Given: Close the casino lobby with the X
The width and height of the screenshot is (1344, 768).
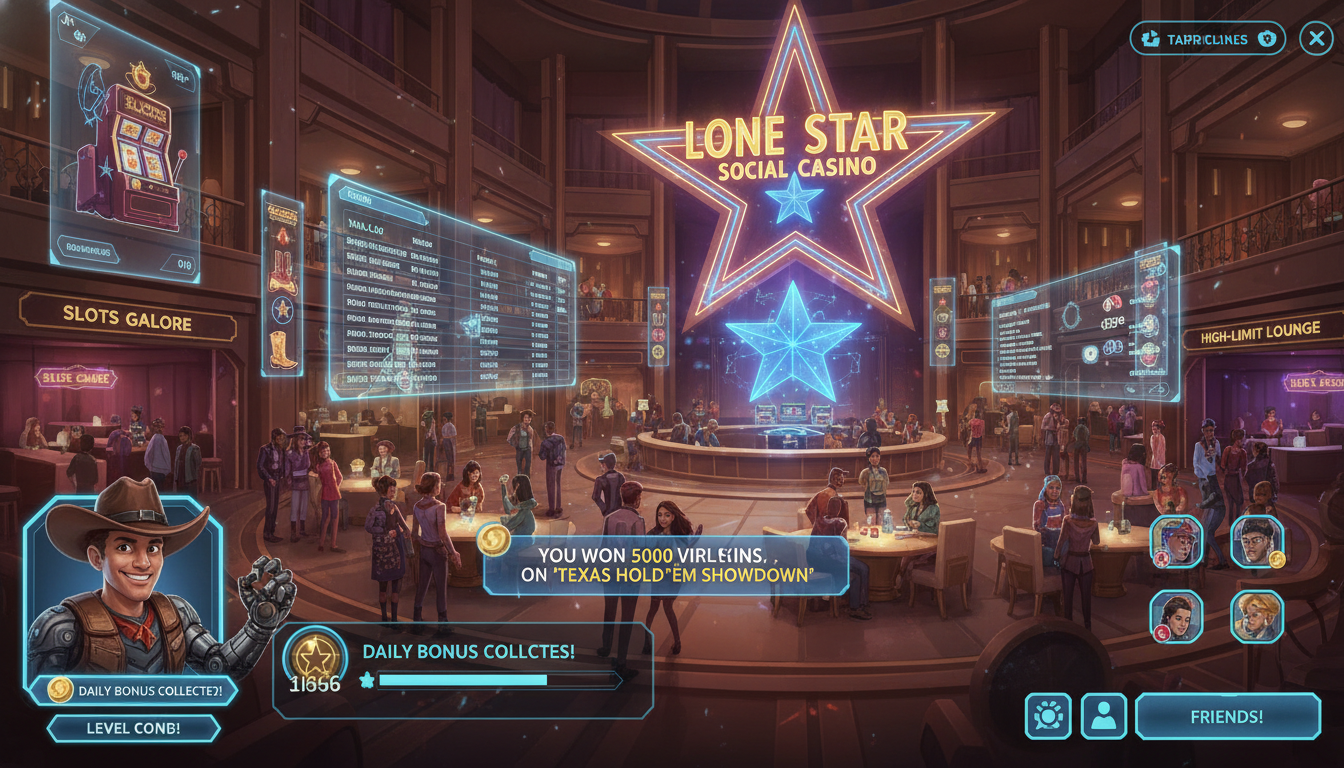Looking at the screenshot, I should pos(1315,39).
